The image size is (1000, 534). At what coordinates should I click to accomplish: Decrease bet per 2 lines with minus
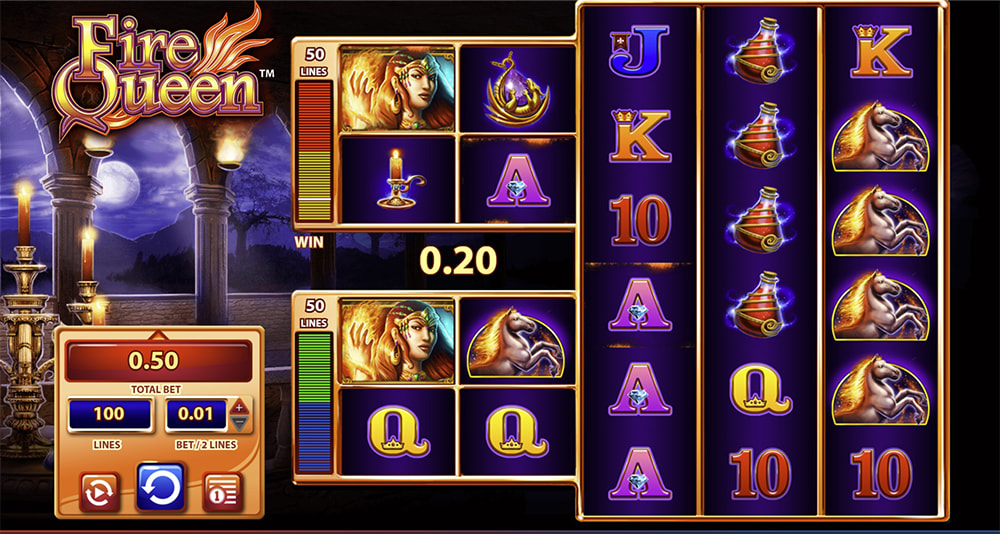[x=238, y=423]
